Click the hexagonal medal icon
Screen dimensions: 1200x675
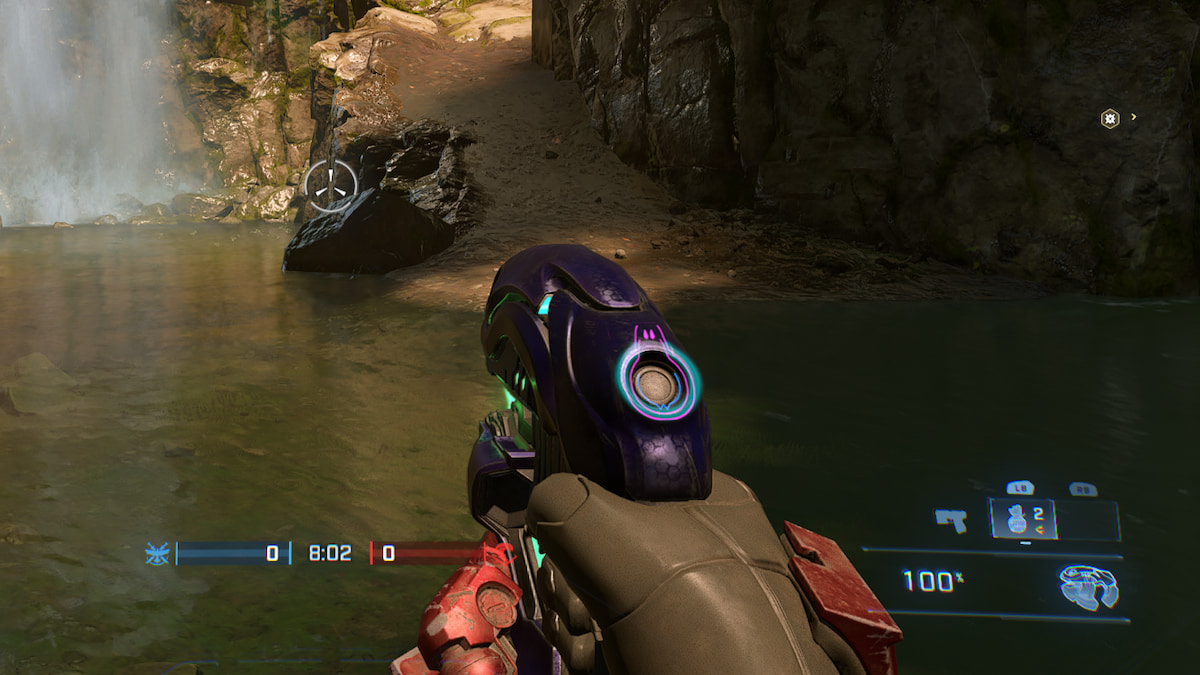[x=1109, y=118]
